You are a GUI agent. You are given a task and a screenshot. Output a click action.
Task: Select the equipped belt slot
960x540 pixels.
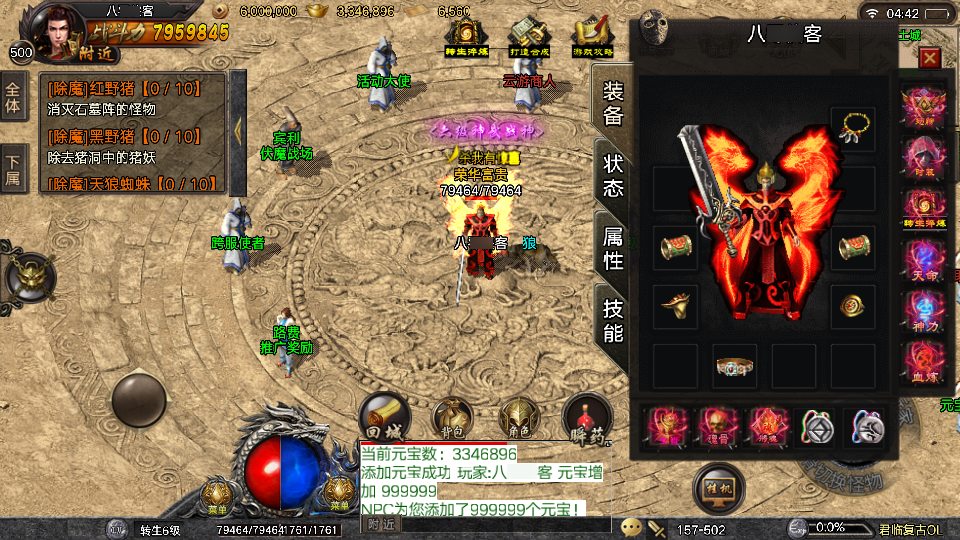click(735, 366)
